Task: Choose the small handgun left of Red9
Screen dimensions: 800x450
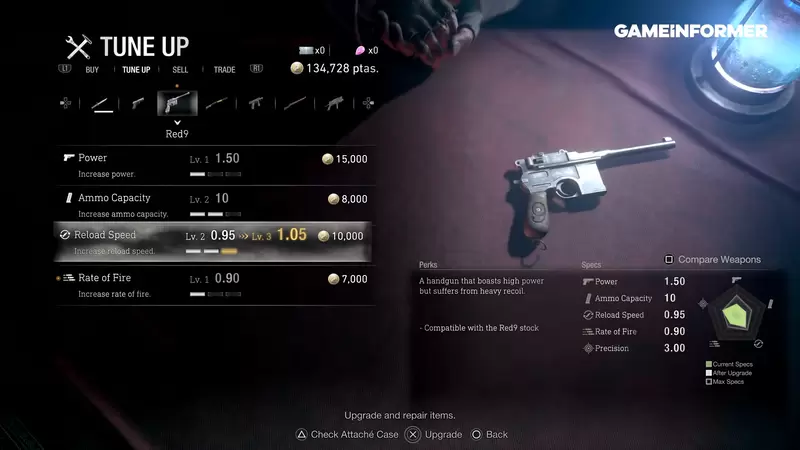Action: coord(138,103)
